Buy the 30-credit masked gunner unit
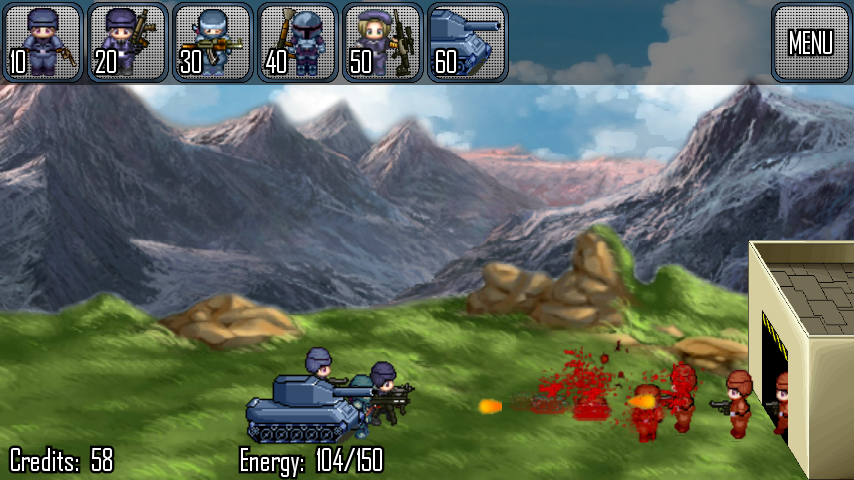The image size is (854, 480). [x=212, y=42]
